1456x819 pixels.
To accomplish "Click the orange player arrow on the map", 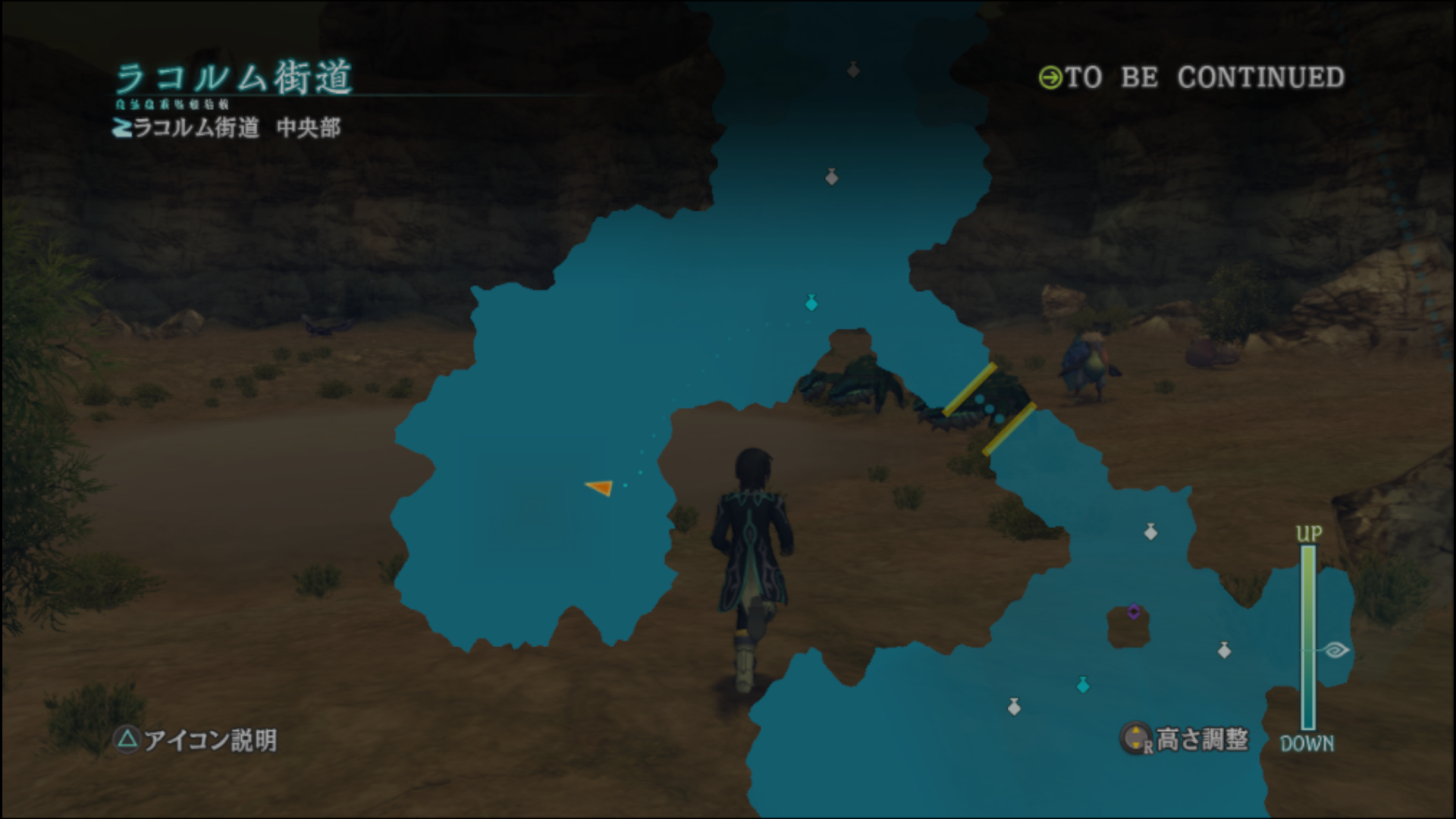I will [600, 488].
